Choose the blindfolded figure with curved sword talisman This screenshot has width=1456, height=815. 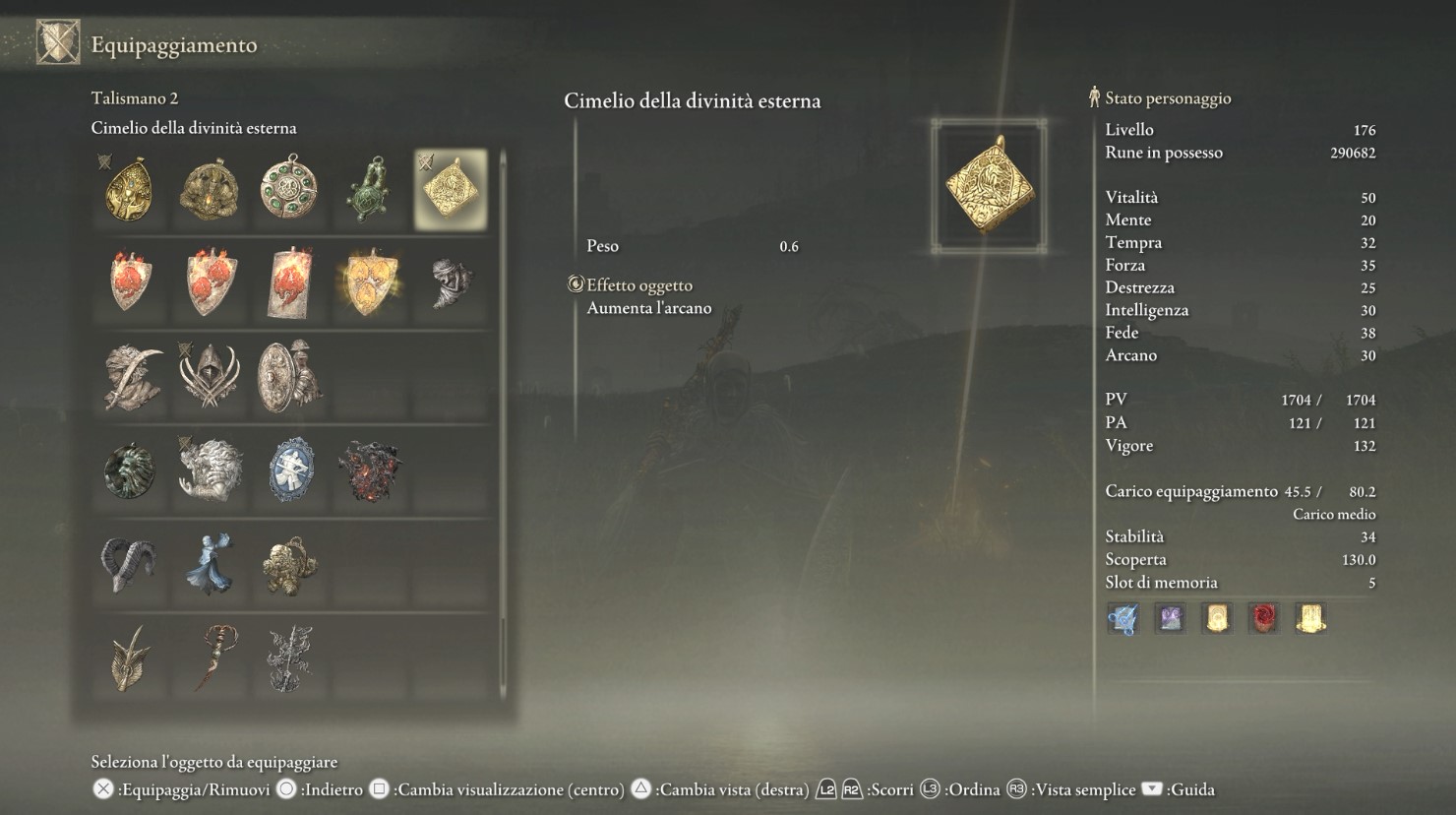click(131, 376)
